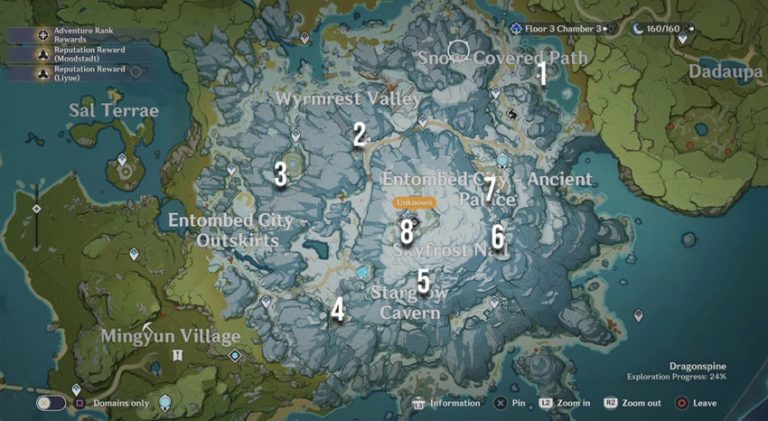Select the domain icon beside Domains only
This screenshot has width=768, height=421.
click(x=165, y=403)
